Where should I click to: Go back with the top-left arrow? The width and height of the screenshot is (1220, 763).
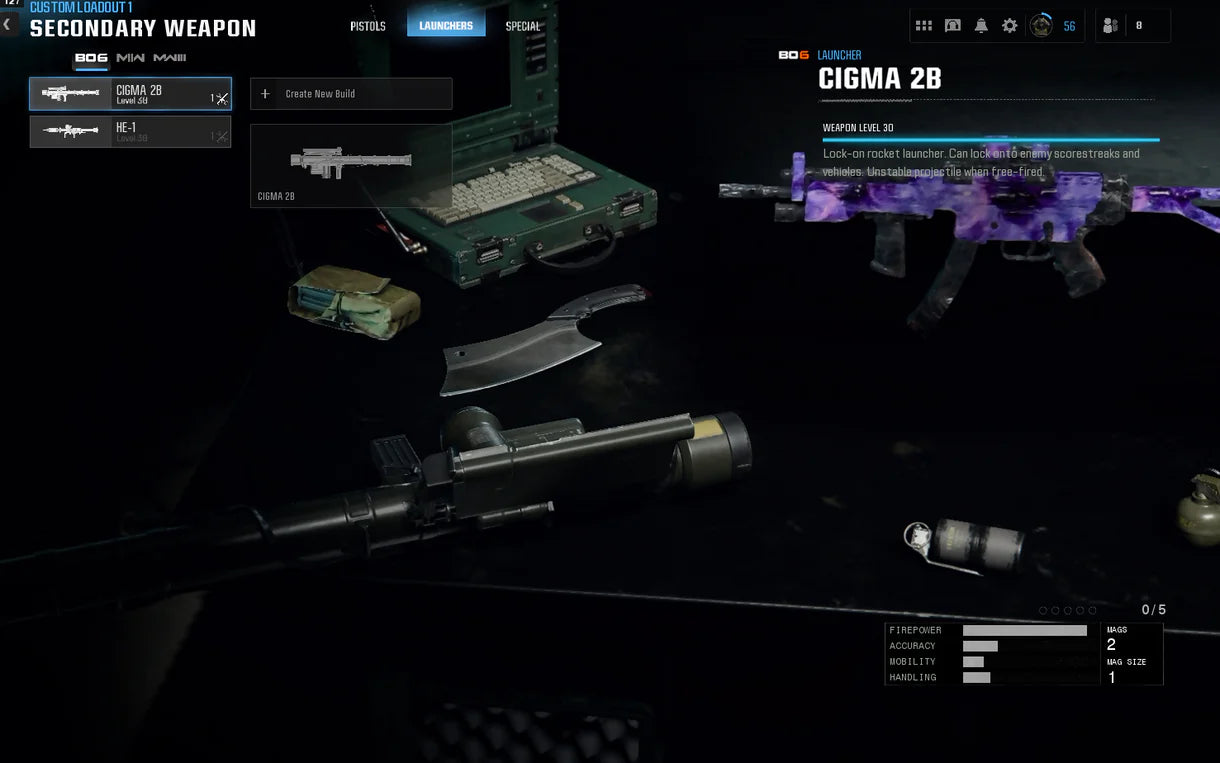(x=7, y=24)
